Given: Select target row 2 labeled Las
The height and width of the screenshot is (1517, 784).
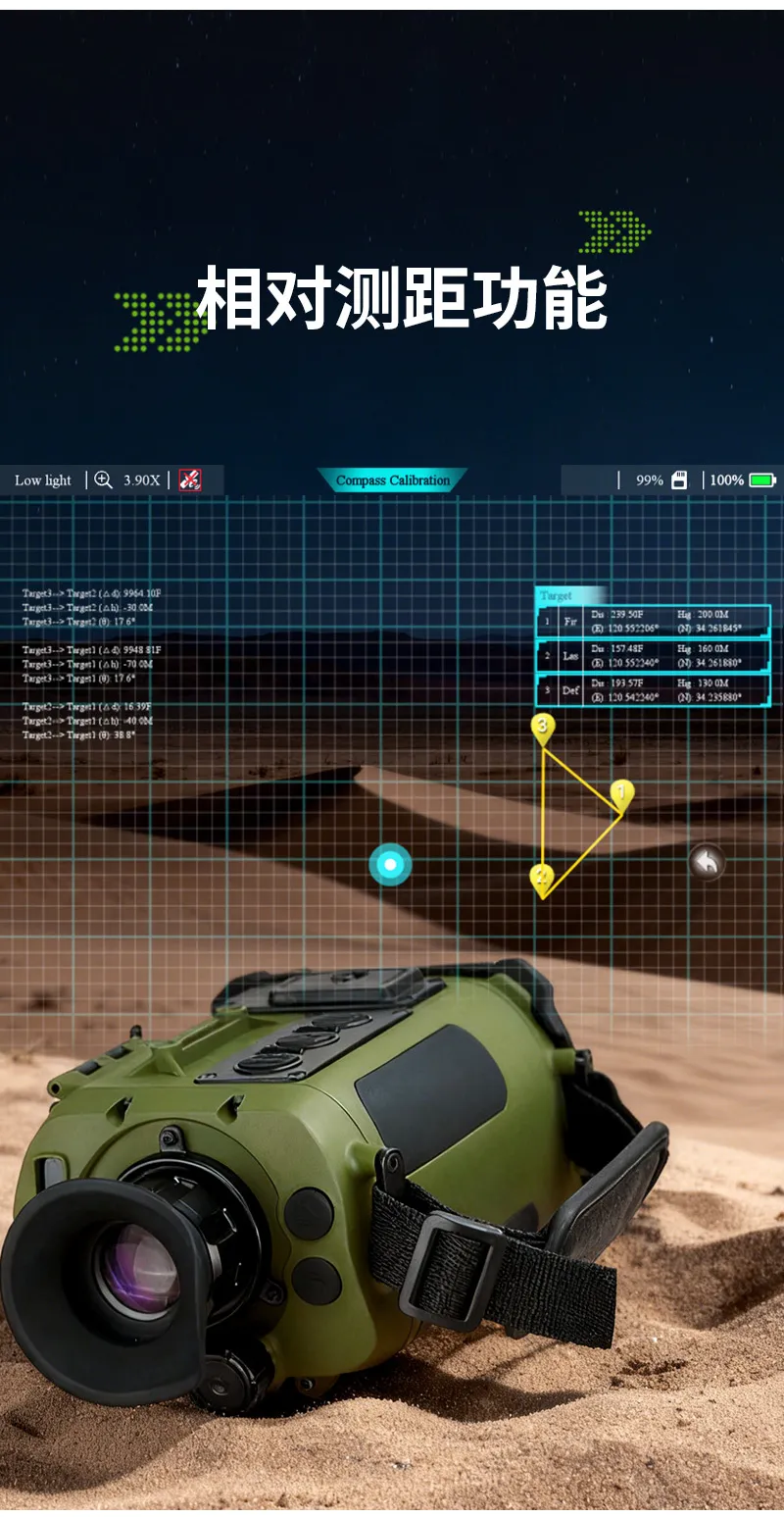Looking at the screenshot, I should [654, 656].
